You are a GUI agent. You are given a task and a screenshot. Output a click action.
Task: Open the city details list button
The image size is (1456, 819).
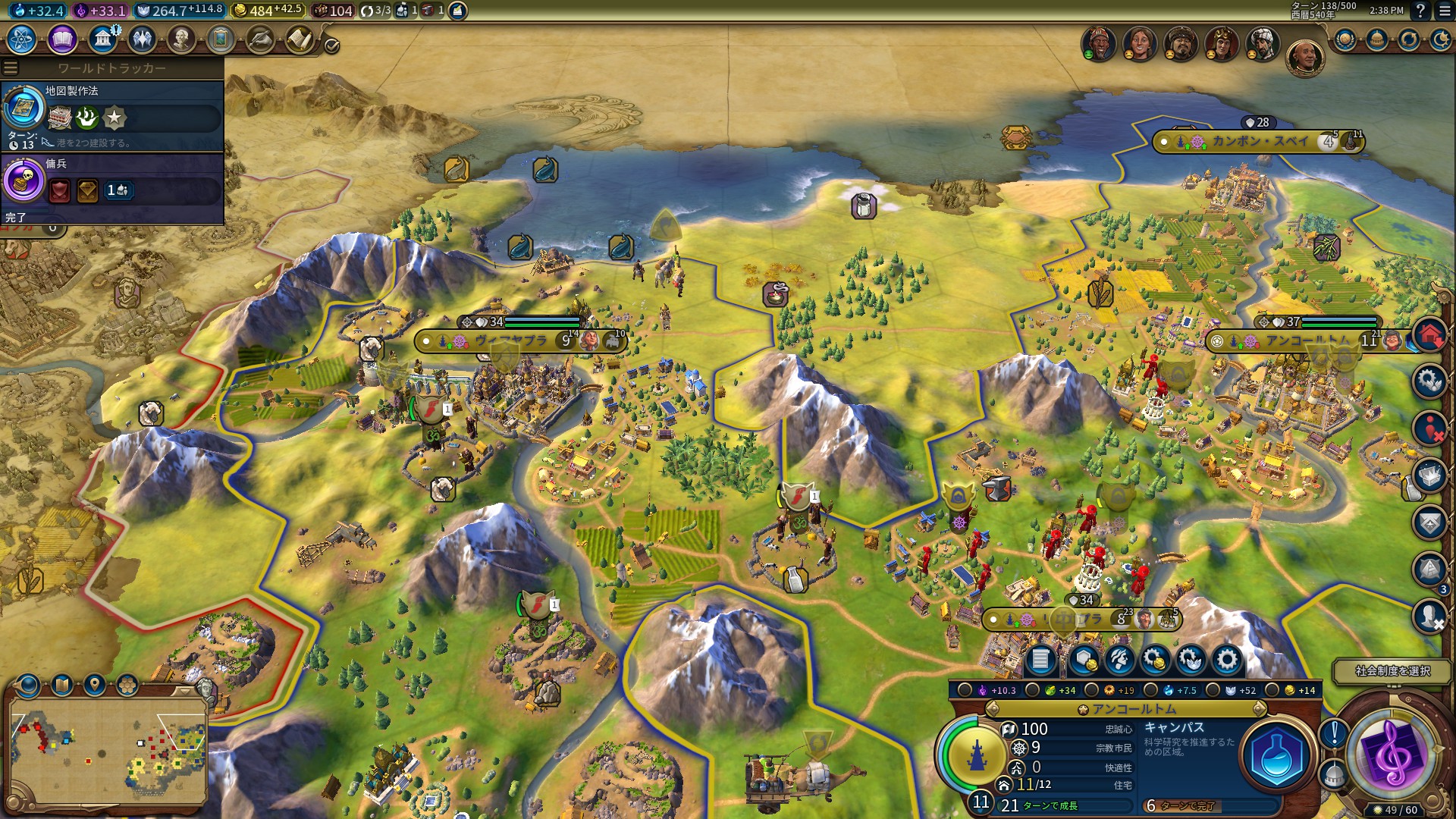(x=1040, y=661)
